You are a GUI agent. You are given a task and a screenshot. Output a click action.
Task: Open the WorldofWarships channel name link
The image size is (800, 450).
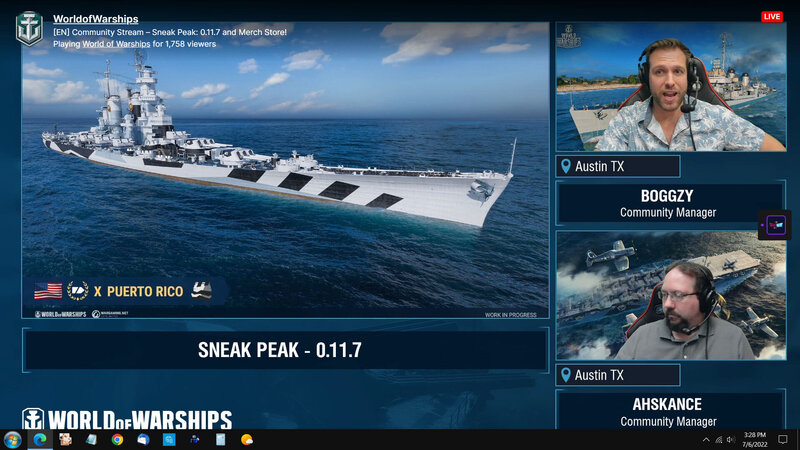pos(96,19)
